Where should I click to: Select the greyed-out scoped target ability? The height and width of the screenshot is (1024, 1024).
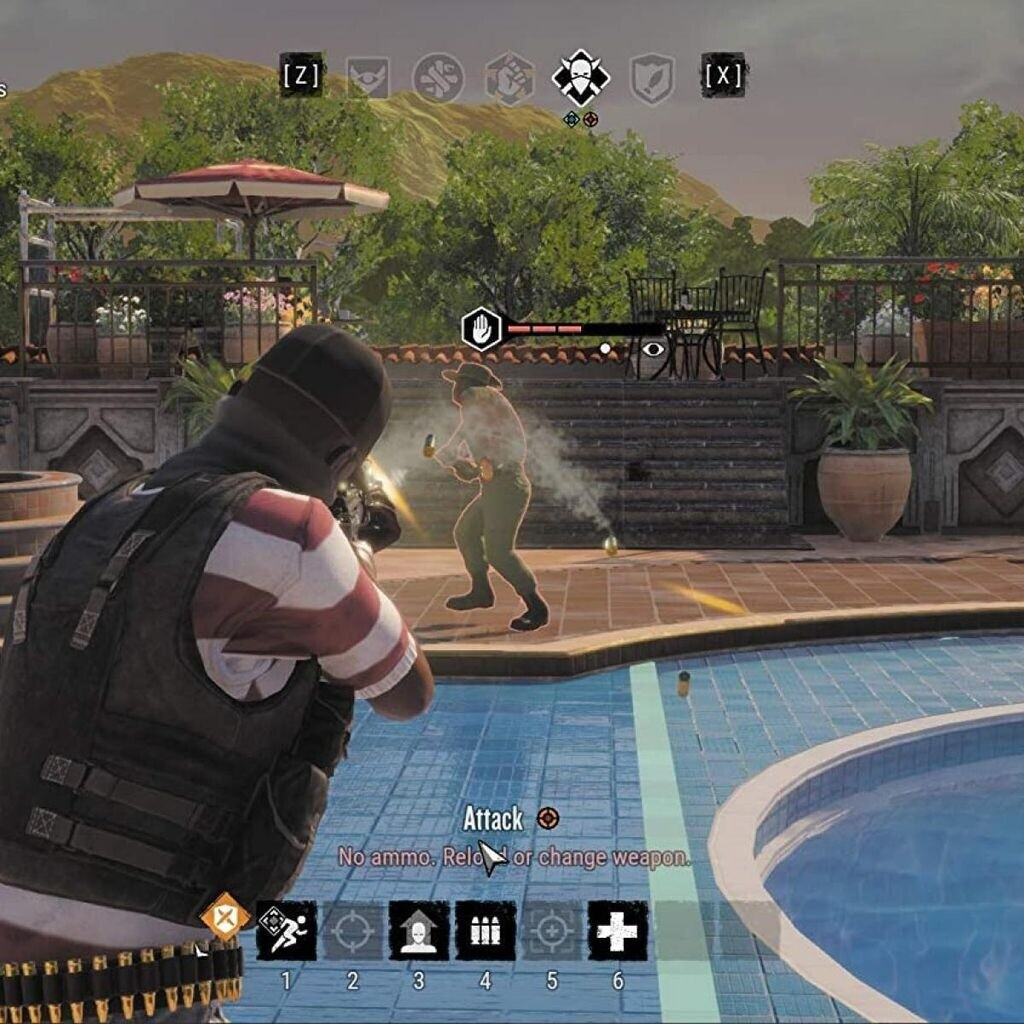pyautogui.click(x=551, y=930)
